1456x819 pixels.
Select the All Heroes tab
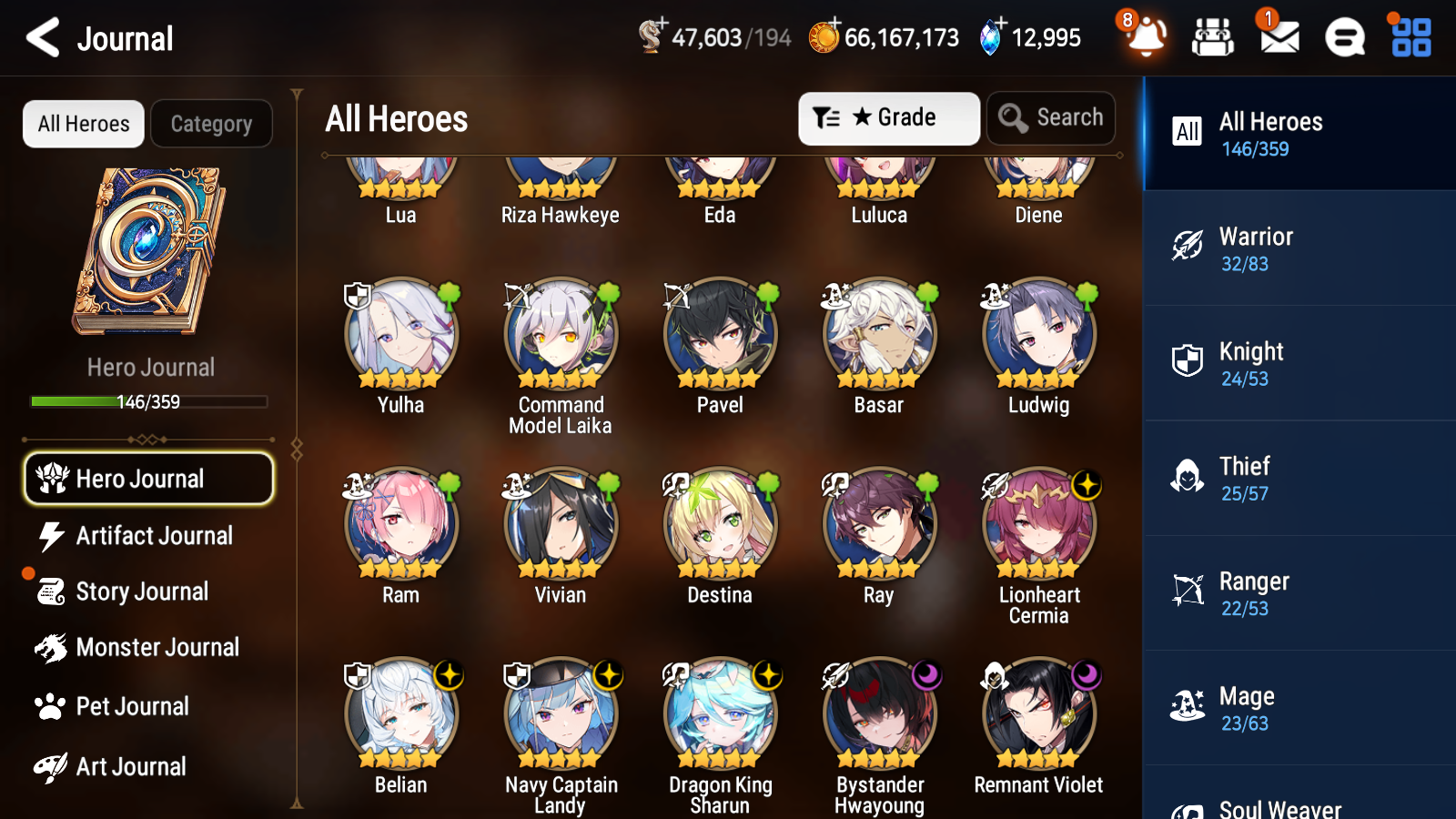(83, 124)
